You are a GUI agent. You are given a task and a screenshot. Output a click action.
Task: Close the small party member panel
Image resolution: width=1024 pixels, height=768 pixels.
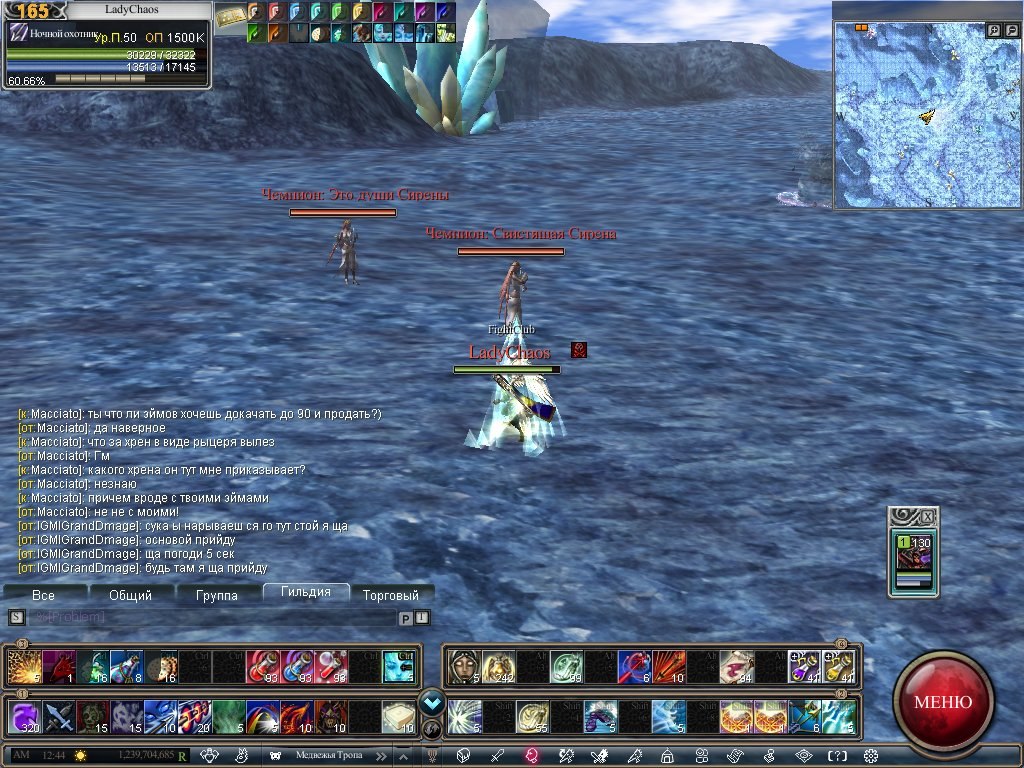pos(928,516)
